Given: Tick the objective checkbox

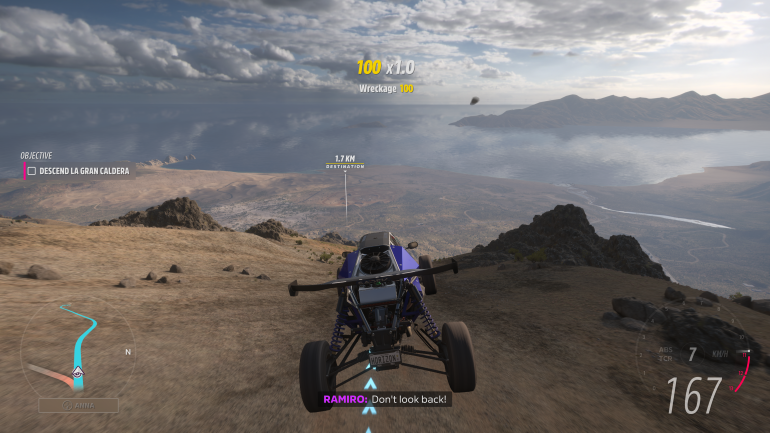Looking at the screenshot, I should (32, 171).
